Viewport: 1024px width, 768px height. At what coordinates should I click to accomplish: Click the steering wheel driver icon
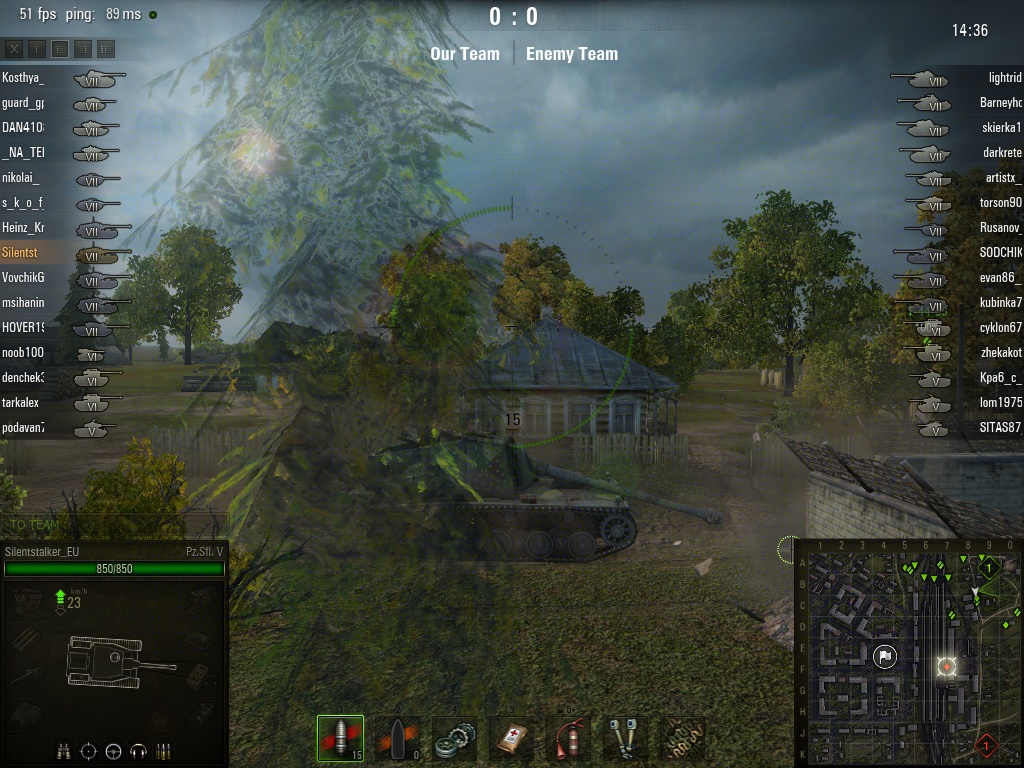[113, 751]
